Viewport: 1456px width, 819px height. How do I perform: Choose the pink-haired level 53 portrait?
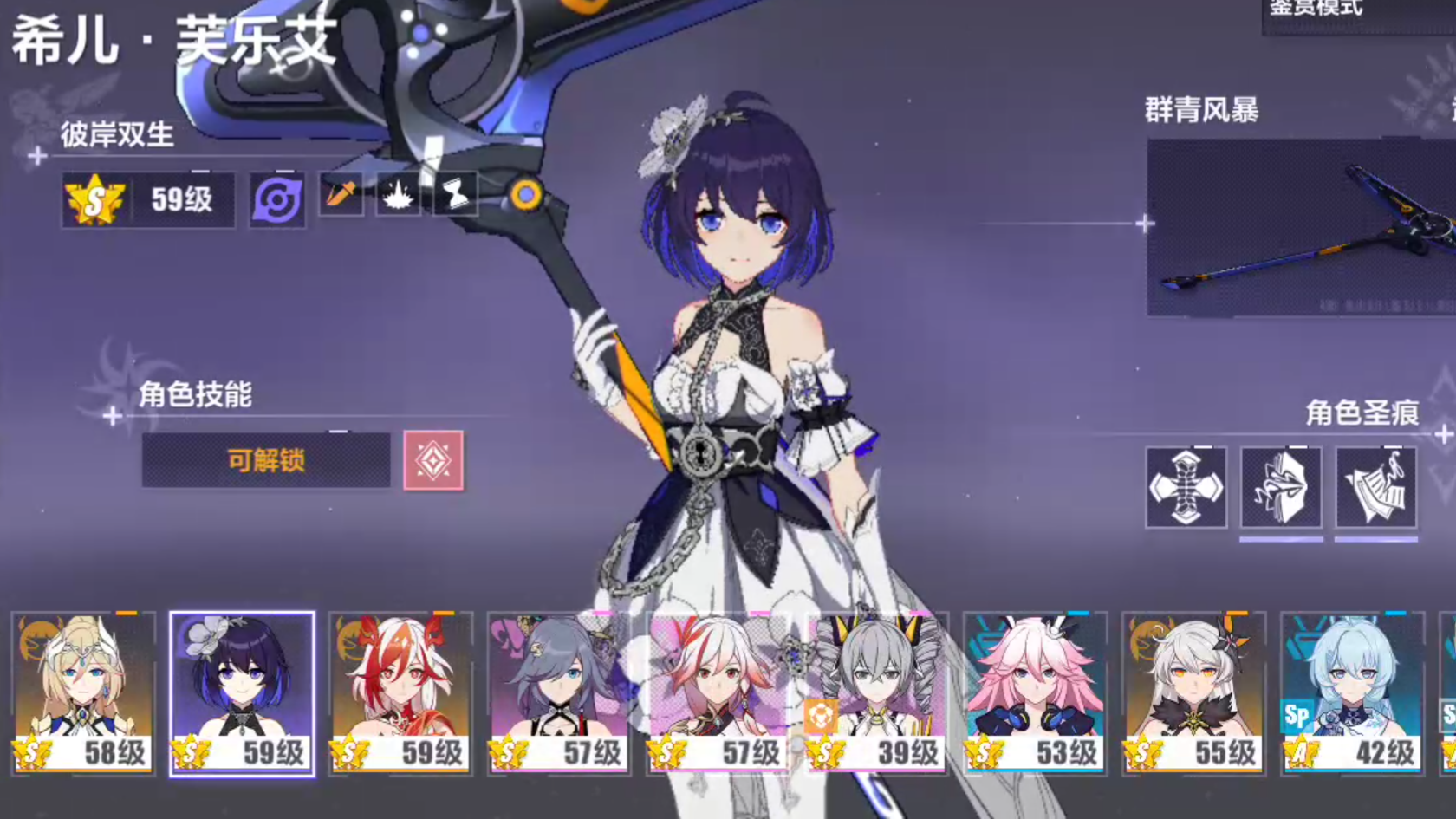coord(1036,693)
